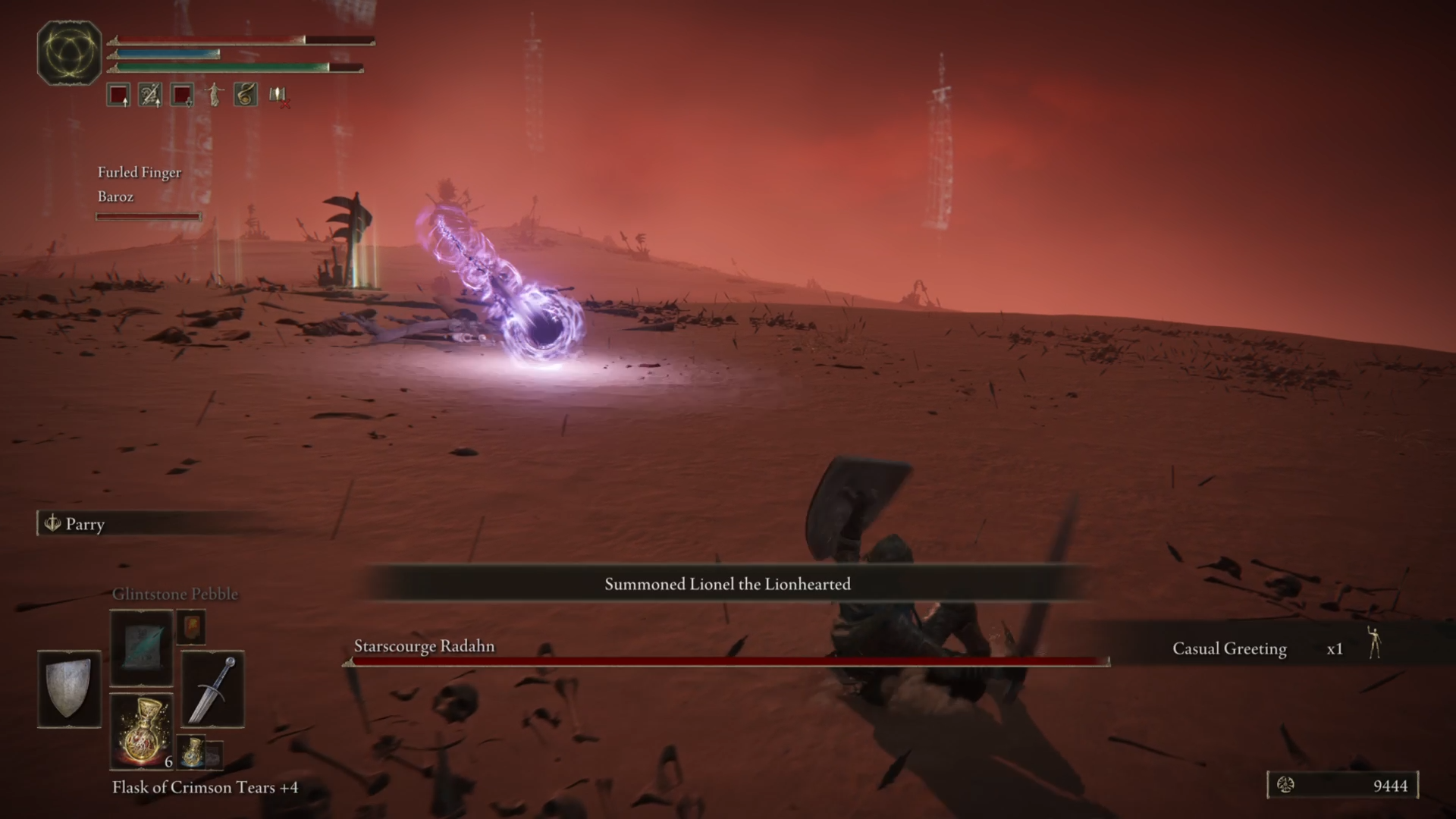Toggle the Wondrous Physick effect icon
The width and height of the screenshot is (1456, 819).
pyautogui.click(x=244, y=94)
